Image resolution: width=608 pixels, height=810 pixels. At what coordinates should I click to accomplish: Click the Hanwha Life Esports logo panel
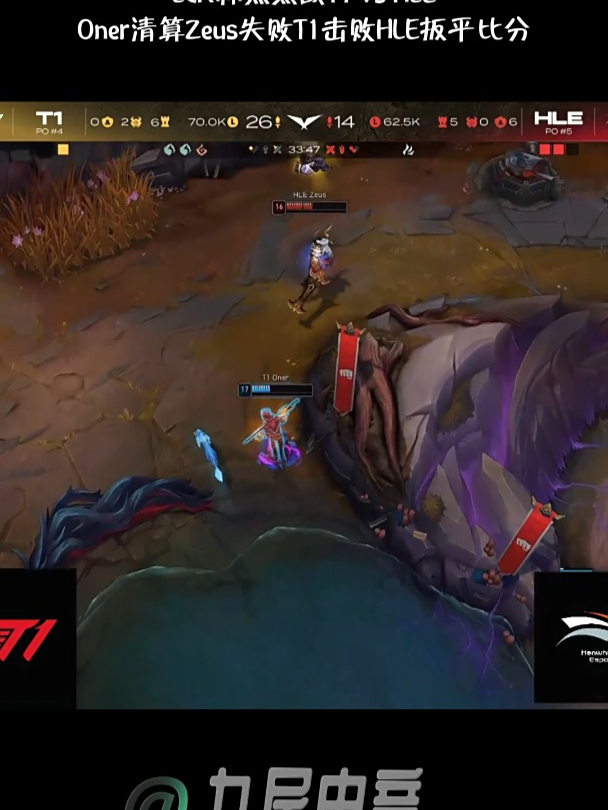coord(570,638)
